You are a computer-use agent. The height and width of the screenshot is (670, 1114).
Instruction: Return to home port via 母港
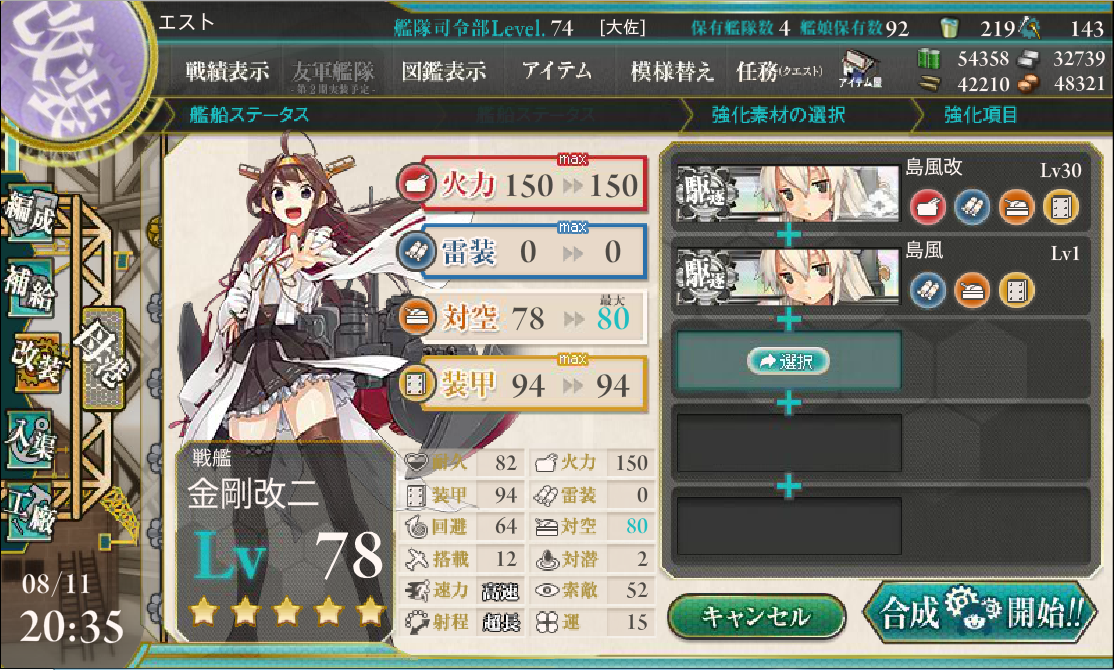click(105, 358)
